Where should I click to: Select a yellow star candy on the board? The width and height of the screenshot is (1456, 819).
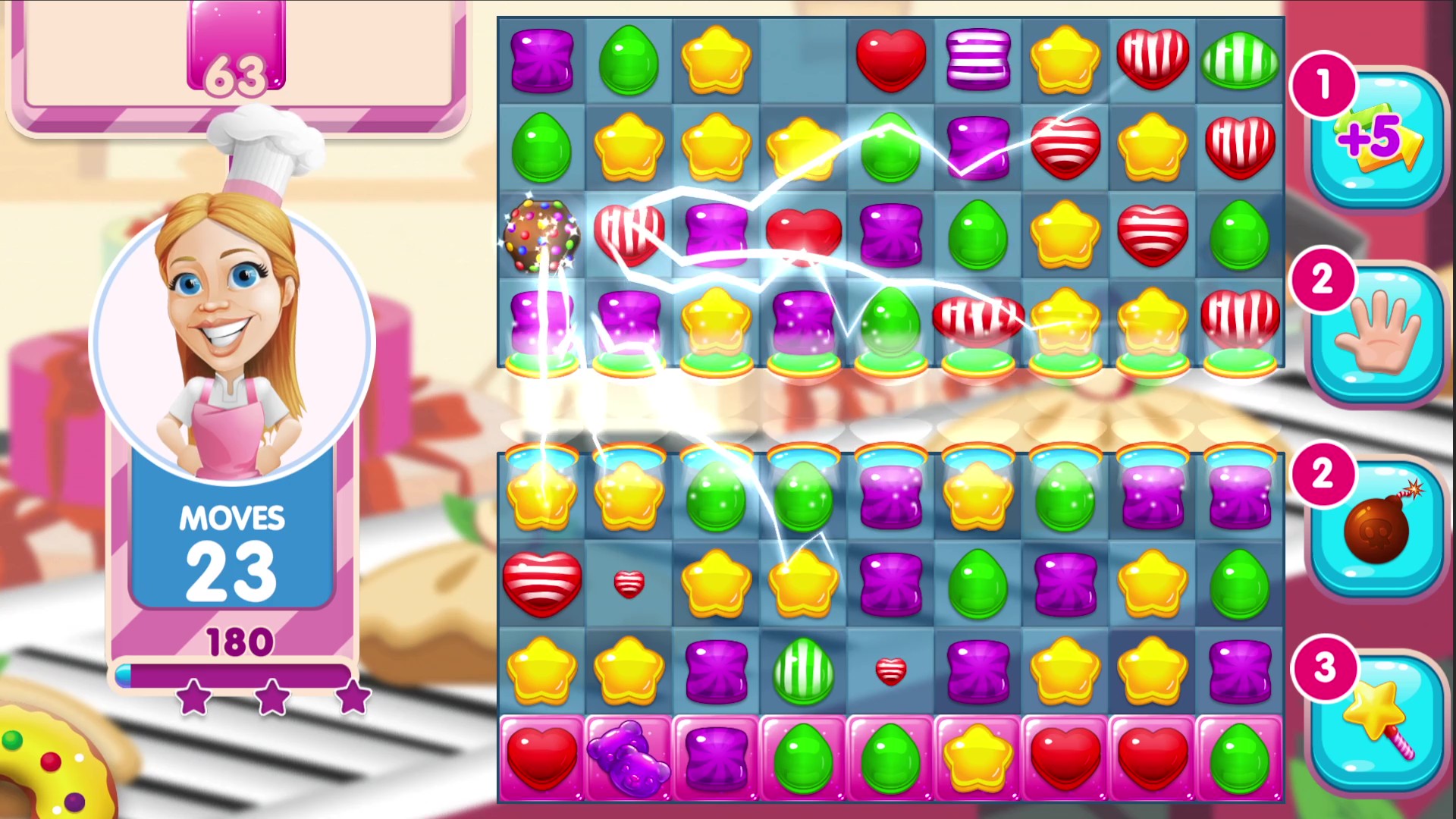coord(715,61)
